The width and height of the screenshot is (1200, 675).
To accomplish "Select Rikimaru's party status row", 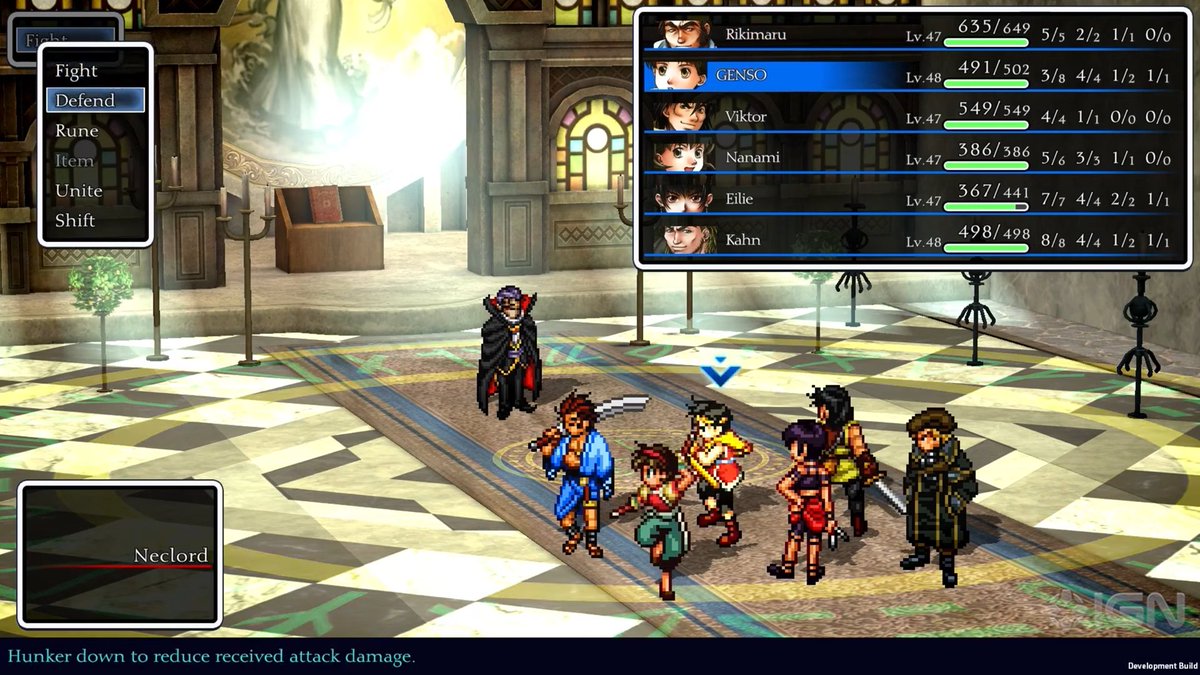I will pos(908,35).
